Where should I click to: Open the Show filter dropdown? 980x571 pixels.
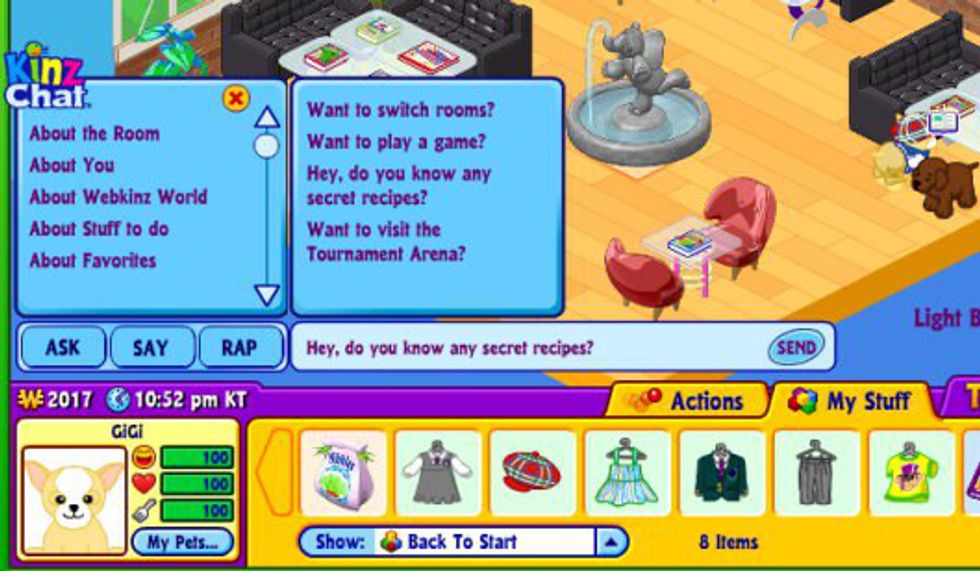click(611, 543)
